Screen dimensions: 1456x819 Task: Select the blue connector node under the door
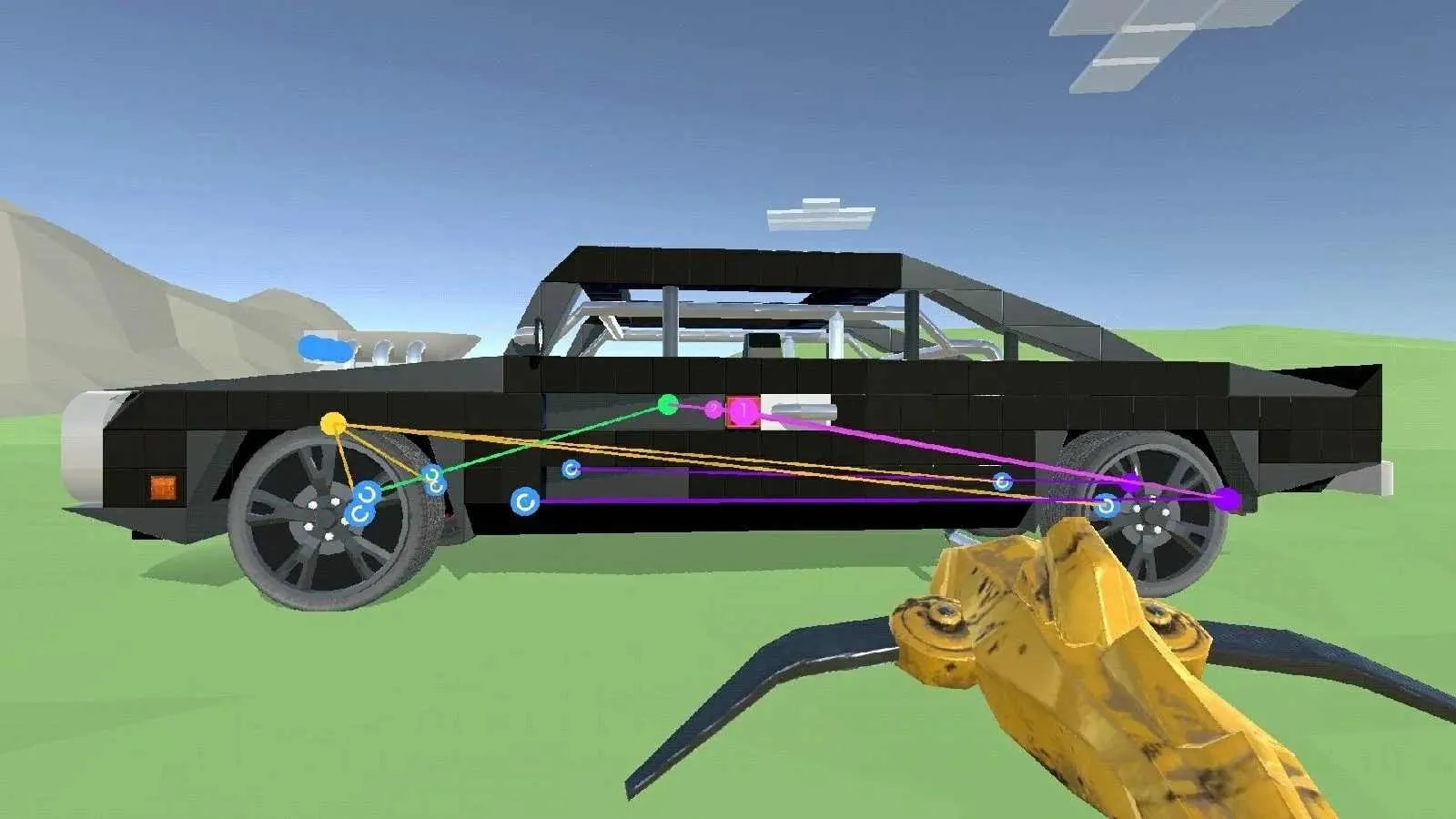(x=525, y=501)
